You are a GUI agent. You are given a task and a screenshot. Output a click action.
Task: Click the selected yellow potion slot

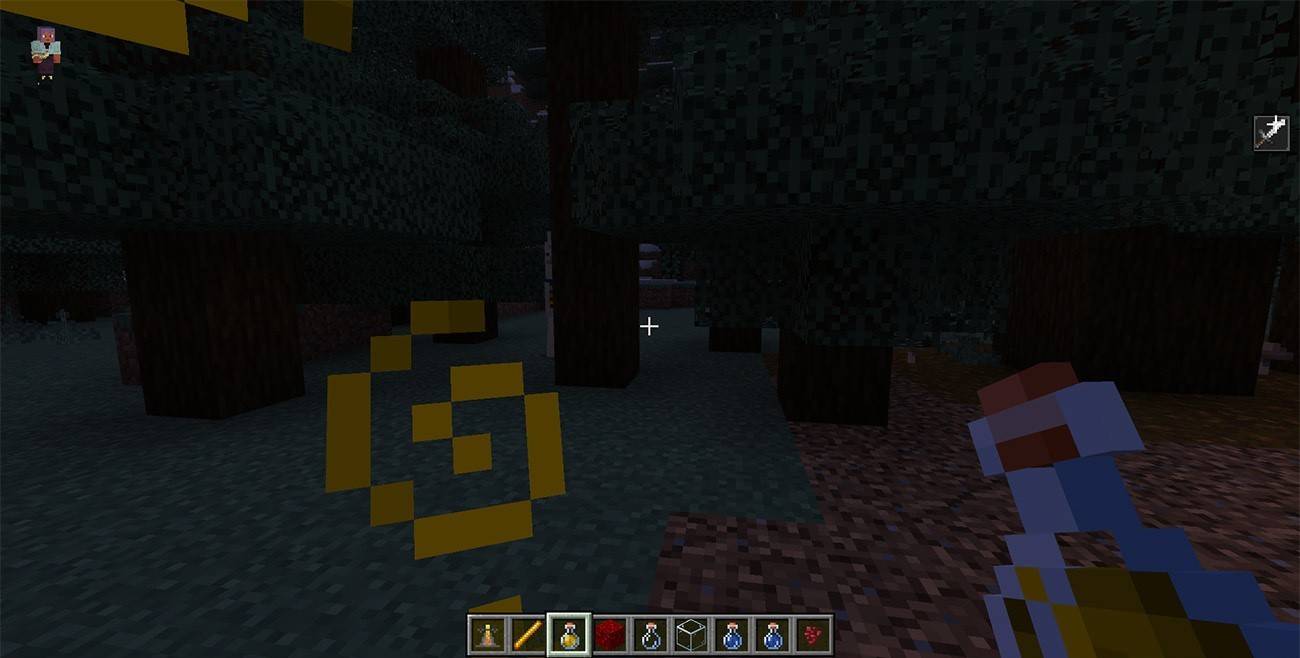tap(569, 634)
